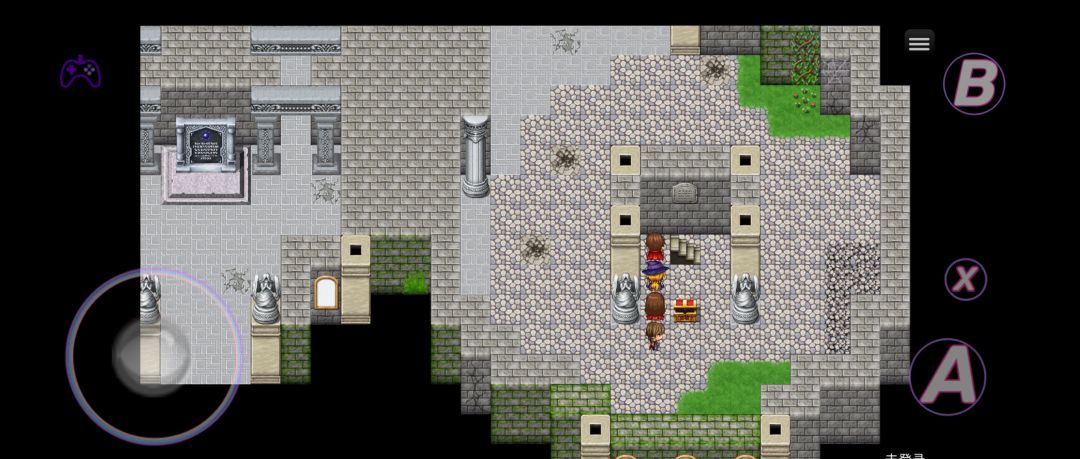This screenshot has width=1080, height=459.
Task: Touch the virtual joystick thumb pad
Action: pyautogui.click(x=152, y=352)
